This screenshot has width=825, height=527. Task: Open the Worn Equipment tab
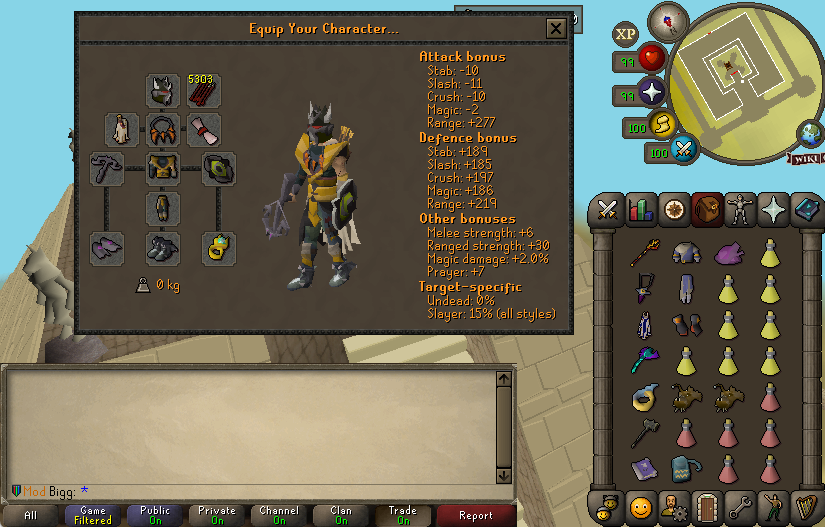tap(739, 210)
